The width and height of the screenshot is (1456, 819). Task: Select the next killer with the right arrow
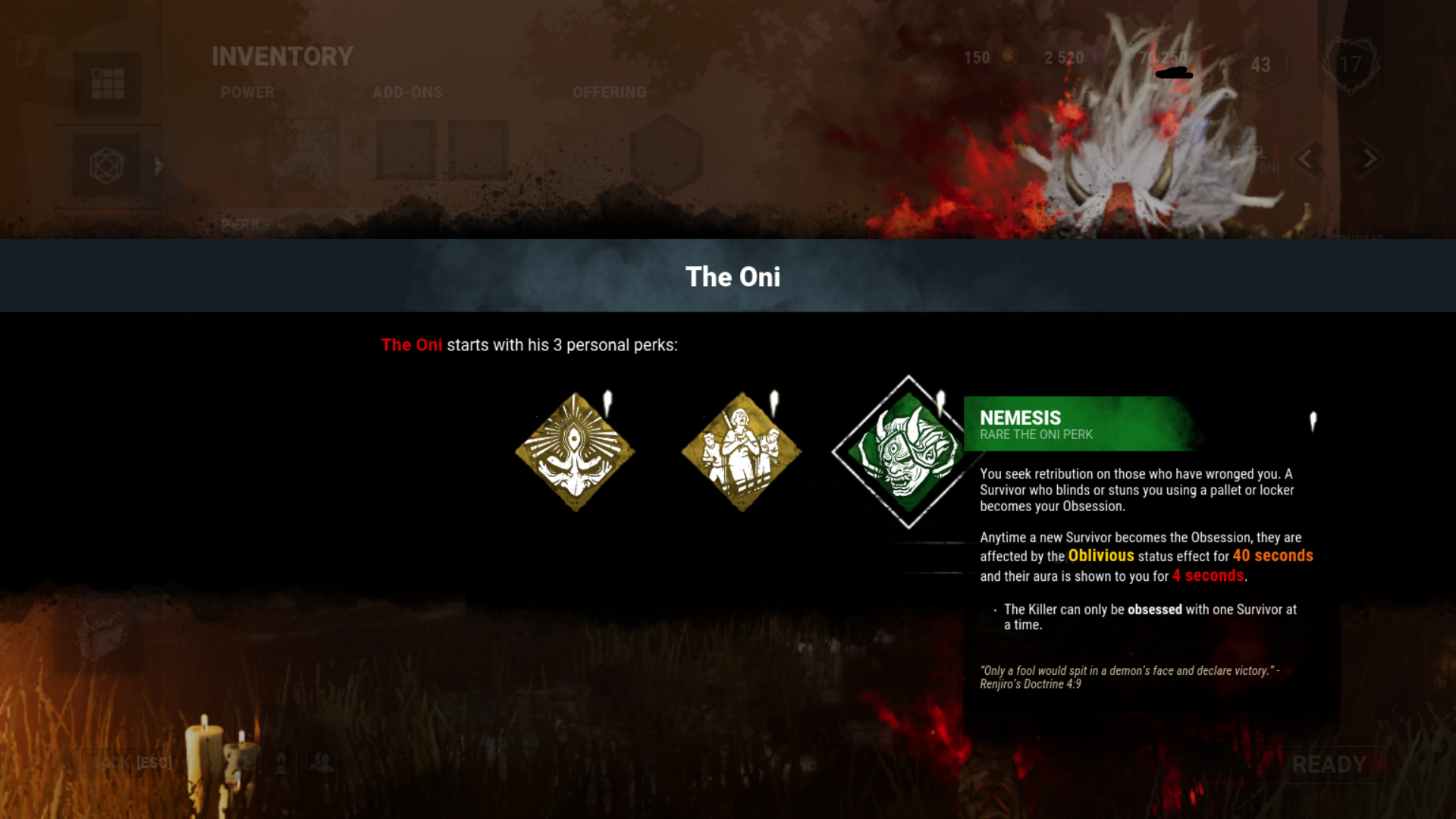tap(1370, 160)
